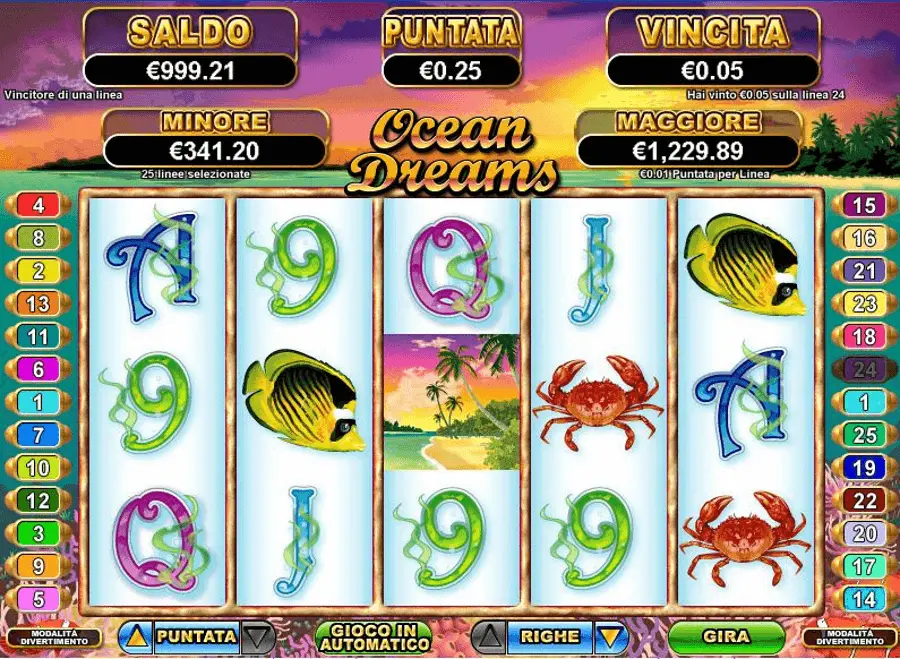Spin the reels with the GIRA button
The width and height of the screenshot is (900, 659).
(725, 636)
